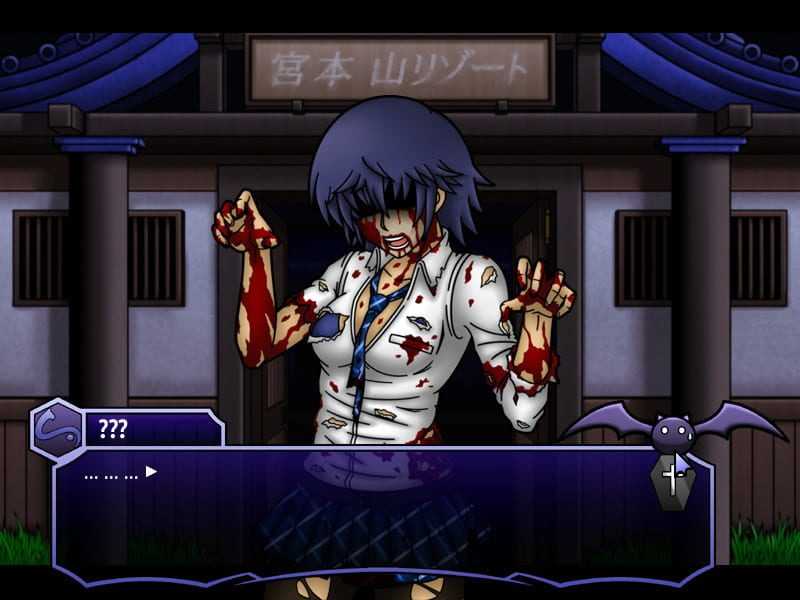The image size is (800, 600).
Task: Select the hexagonal serpent emblem icon
Action: tap(58, 430)
